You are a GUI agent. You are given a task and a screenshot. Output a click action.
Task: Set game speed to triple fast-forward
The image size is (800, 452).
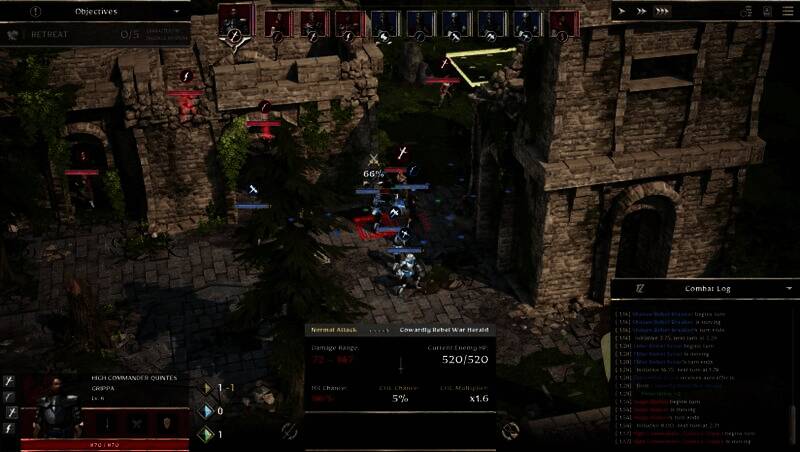pyautogui.click(x=660, y=12)
